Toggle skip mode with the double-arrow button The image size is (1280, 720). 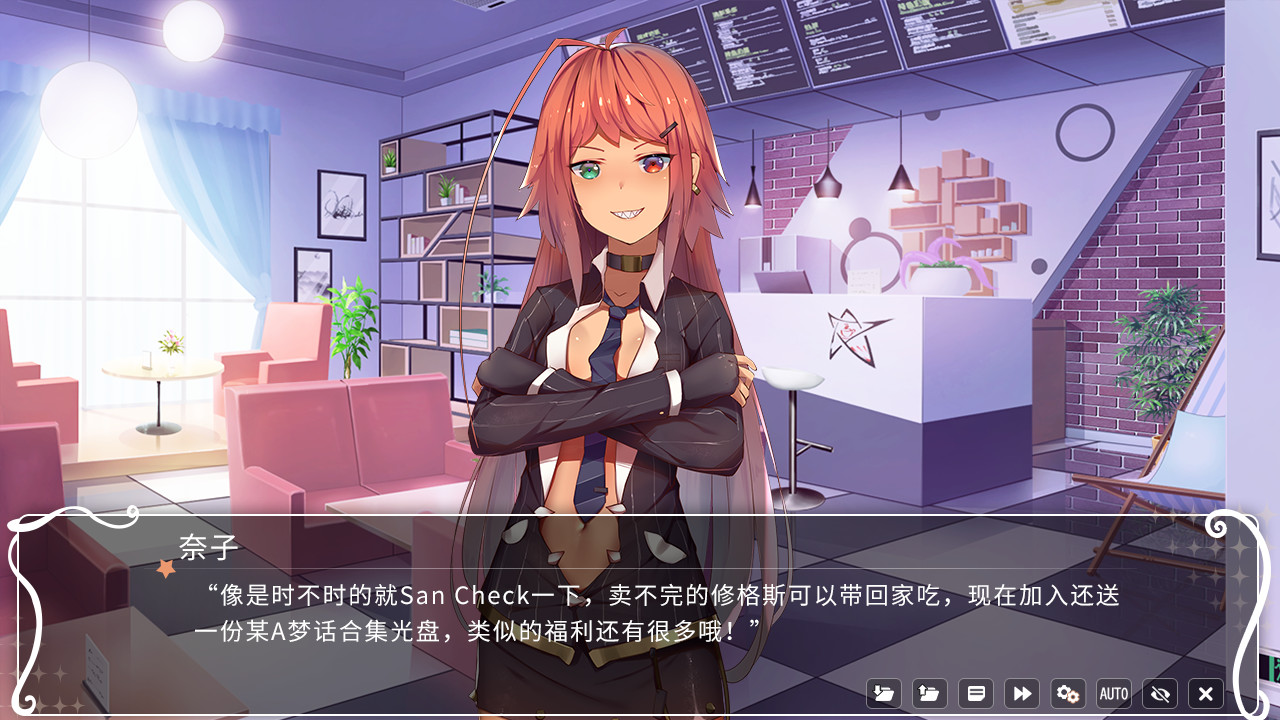pyautogui.click(x=1021, y=693)
